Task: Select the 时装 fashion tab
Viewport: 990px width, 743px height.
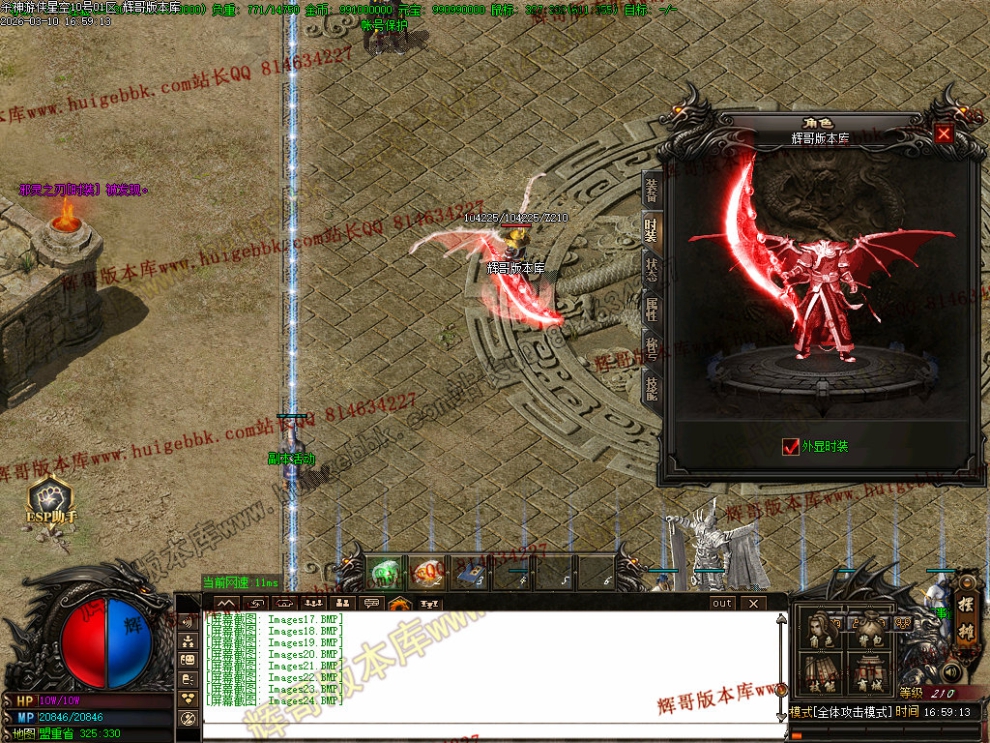Action: pyautogui.click(x=651, y=231)
